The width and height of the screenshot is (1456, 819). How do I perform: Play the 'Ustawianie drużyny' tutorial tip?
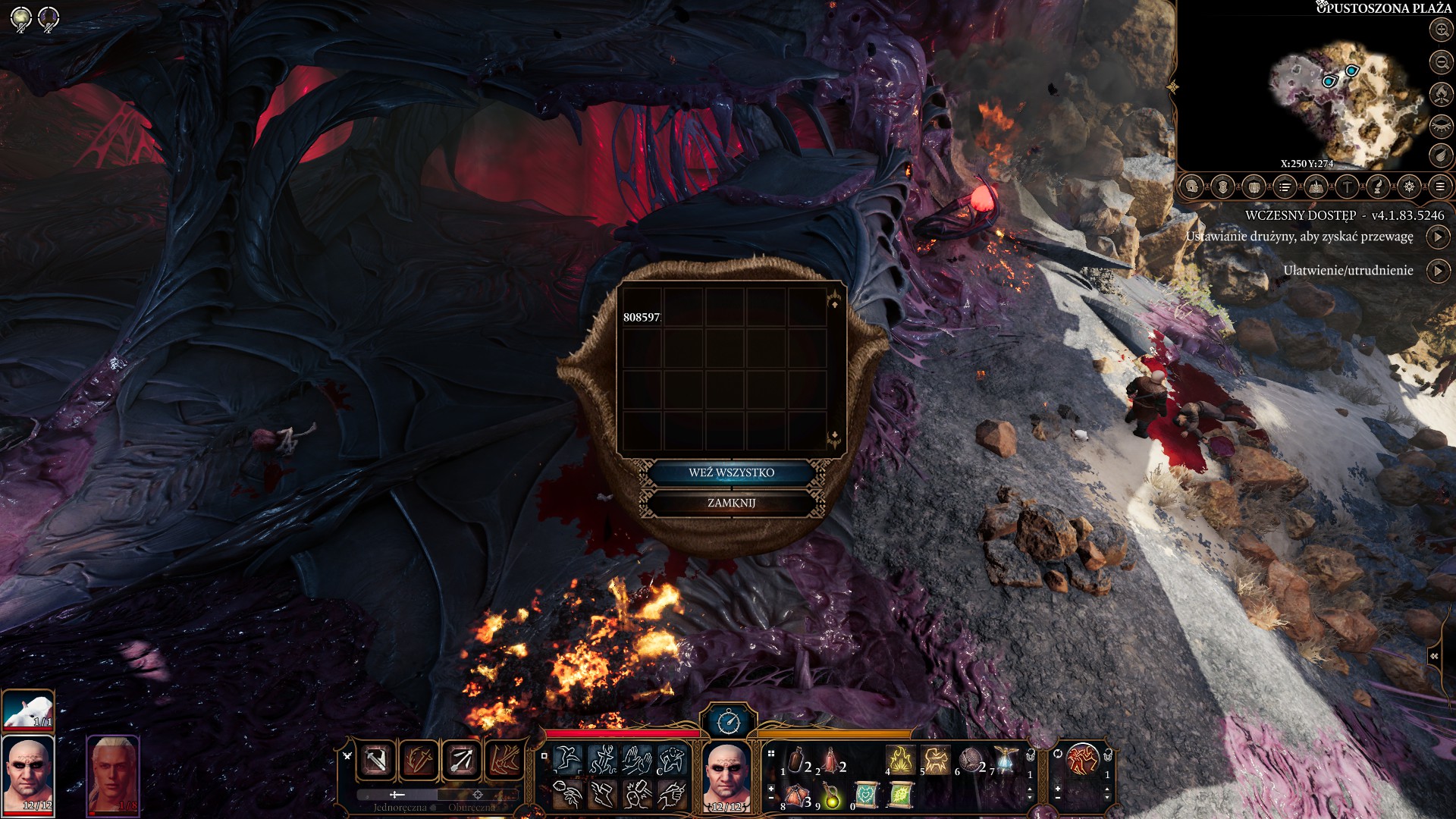tap(1438, 237)
